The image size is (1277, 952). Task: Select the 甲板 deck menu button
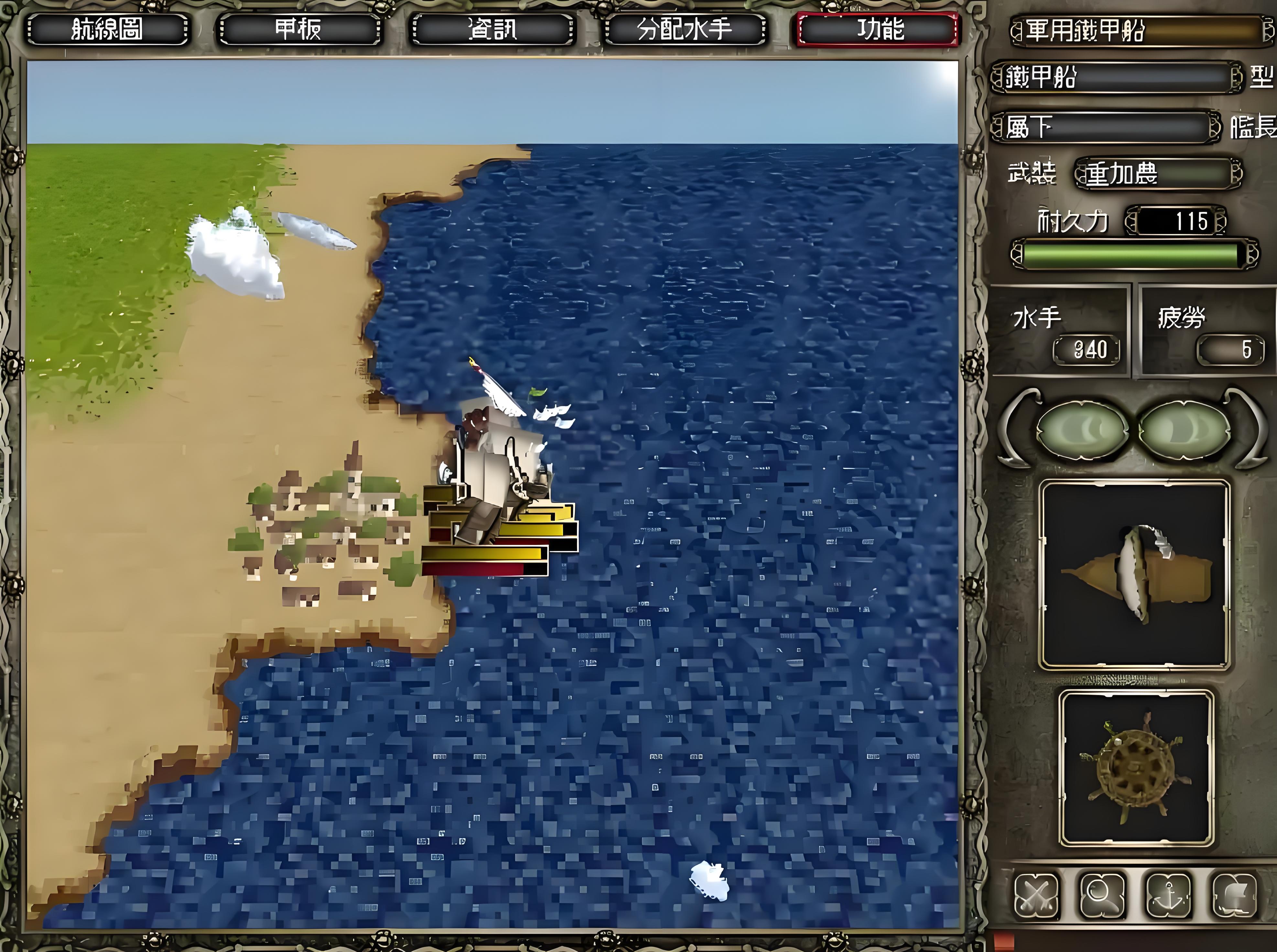(299, 29)
